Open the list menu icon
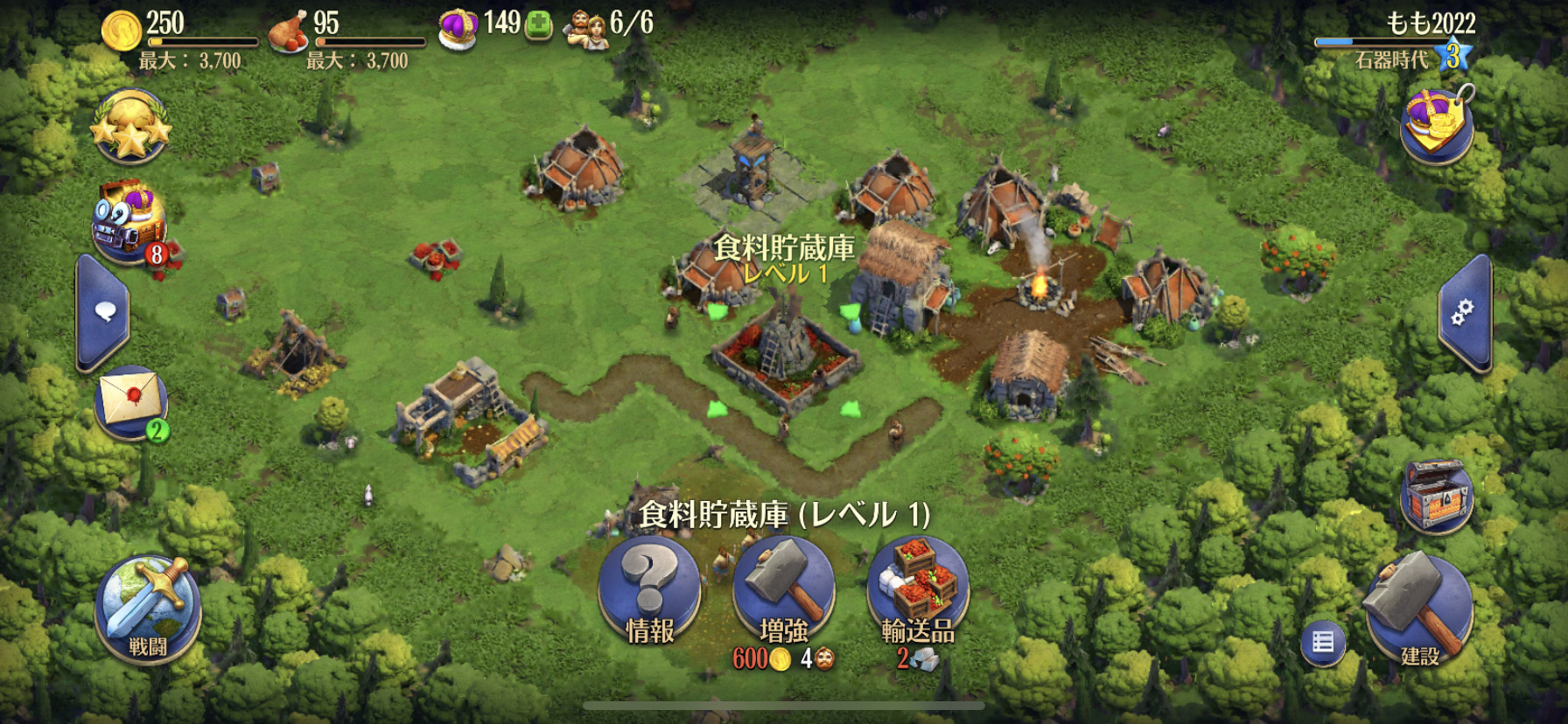Image resolution: width=1568 pixels, height=724 pixels. tap(1322, 643)
